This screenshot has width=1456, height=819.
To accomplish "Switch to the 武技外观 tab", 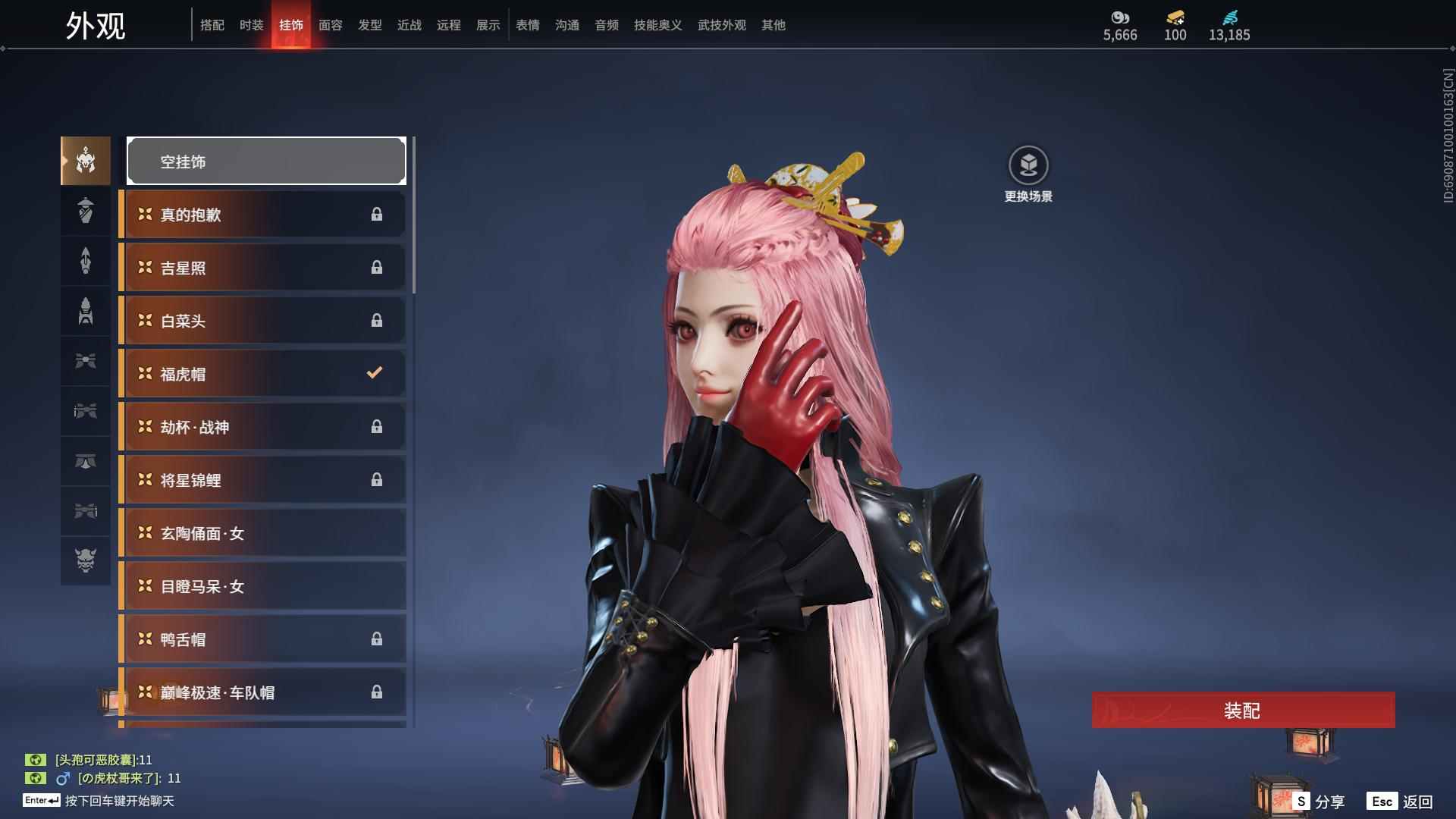I will (x=721, y=25).
